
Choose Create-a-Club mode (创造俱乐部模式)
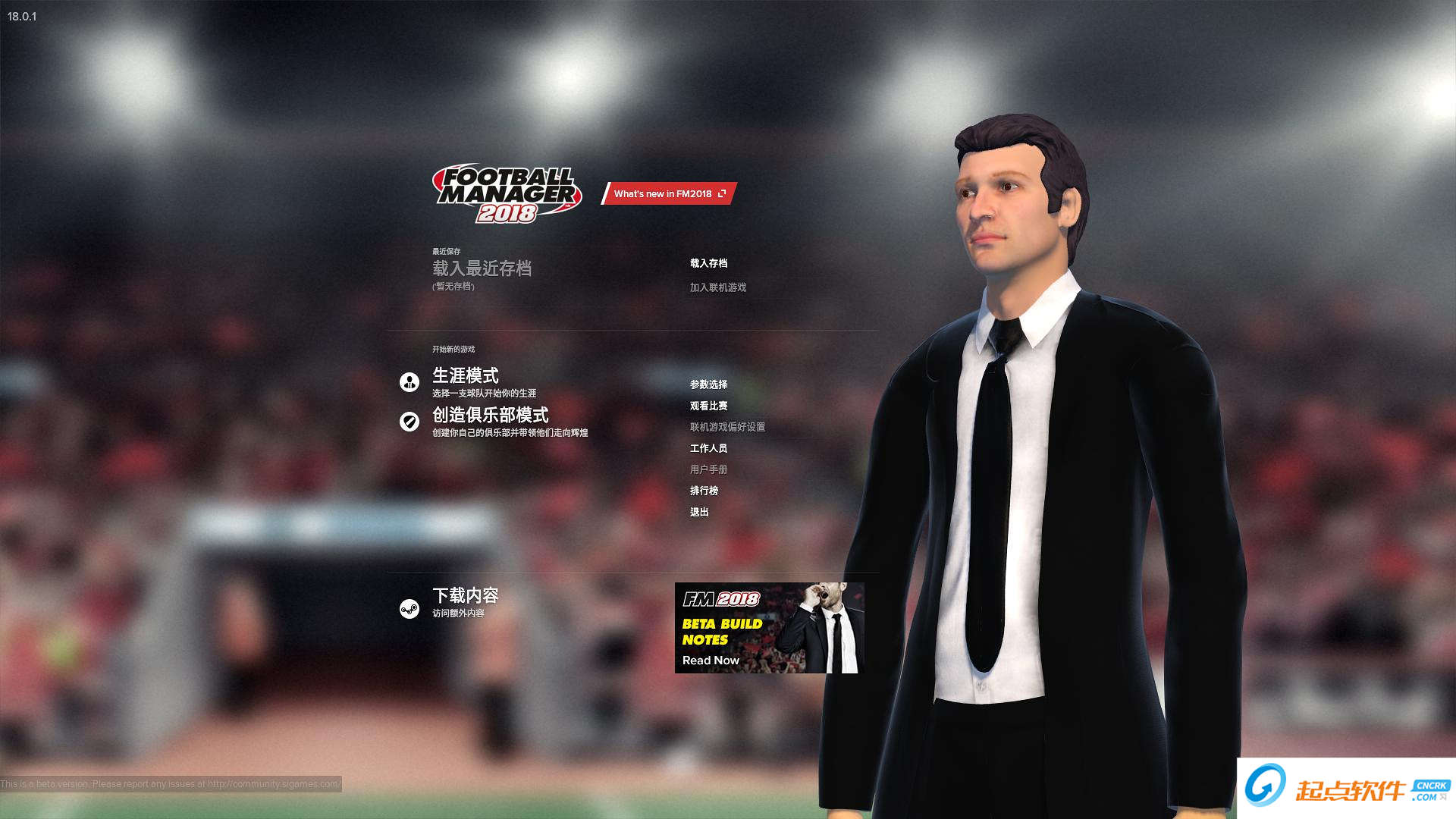point(490,415)
